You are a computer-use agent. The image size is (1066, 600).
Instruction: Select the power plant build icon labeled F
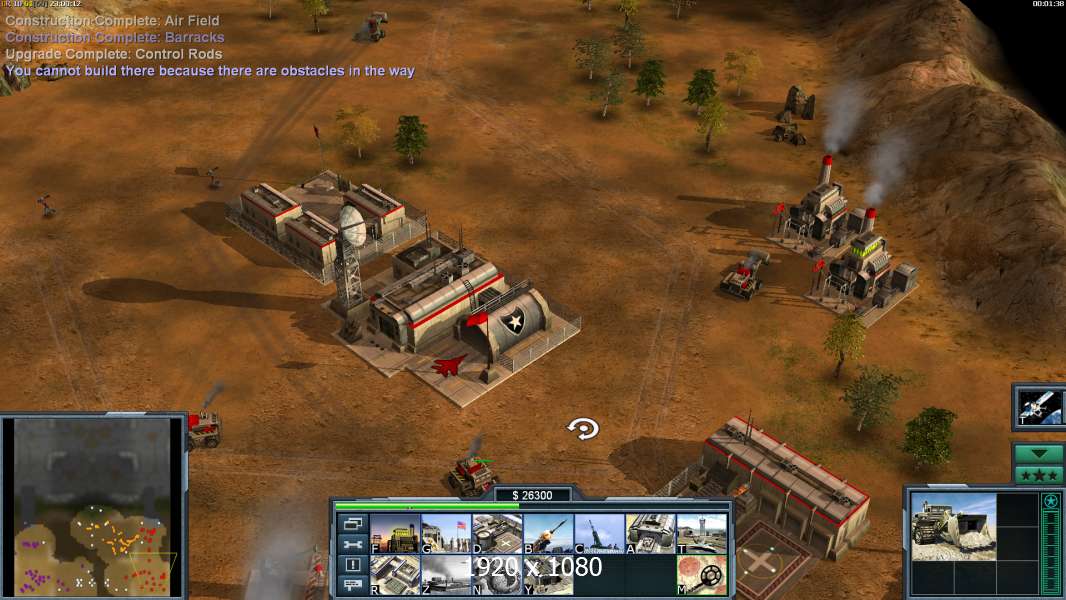coord(395,534)
